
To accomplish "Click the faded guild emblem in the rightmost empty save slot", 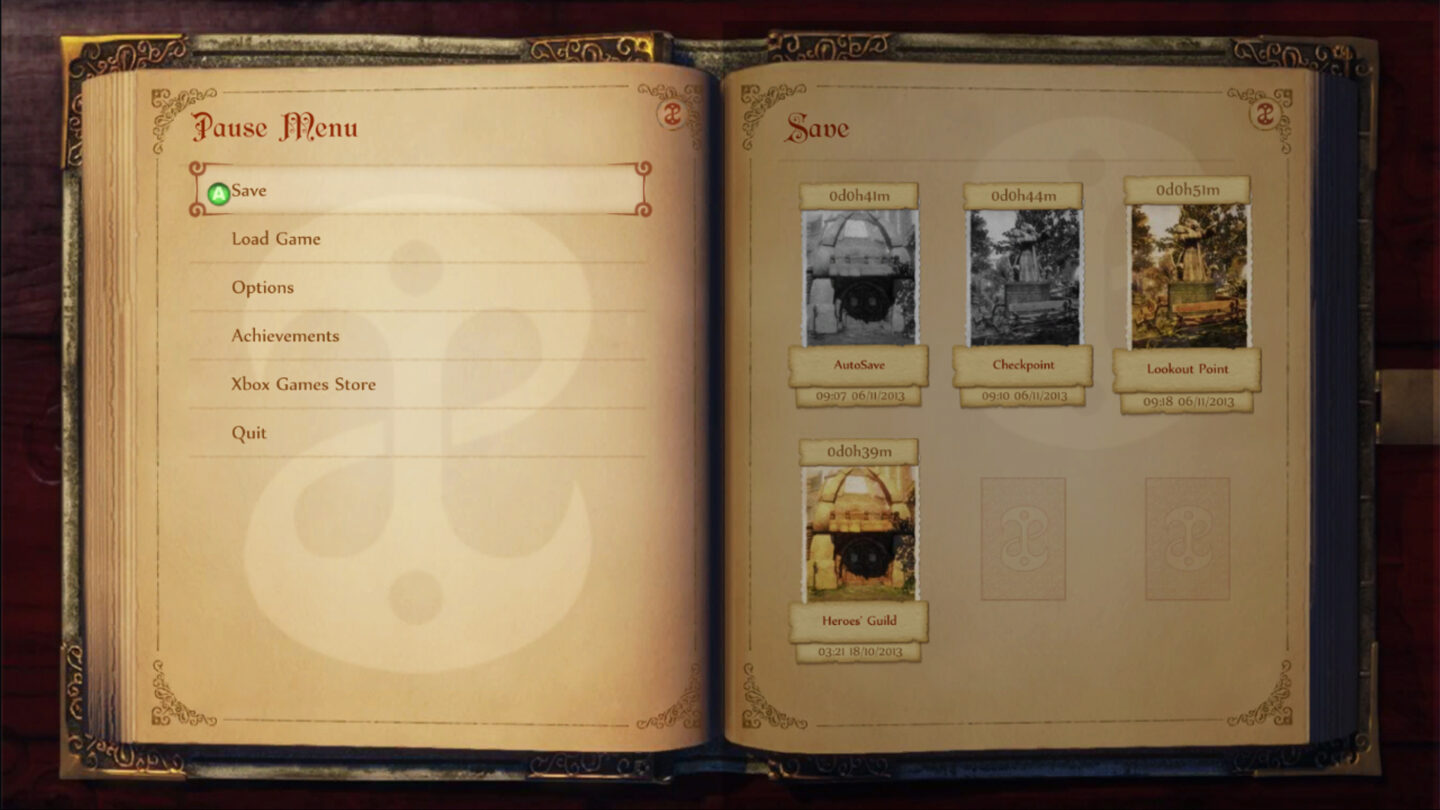I will pyautogui.click(x=1188, y=537).
